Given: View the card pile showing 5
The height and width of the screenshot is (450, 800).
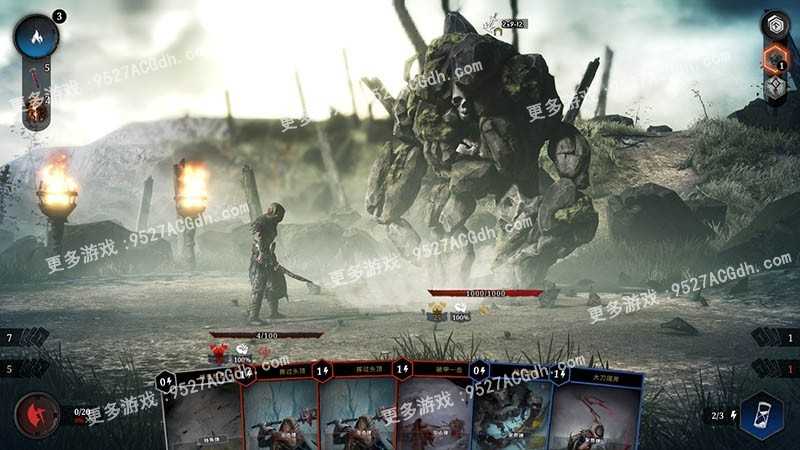Looking at the screenshot, I should click(28, 368).
